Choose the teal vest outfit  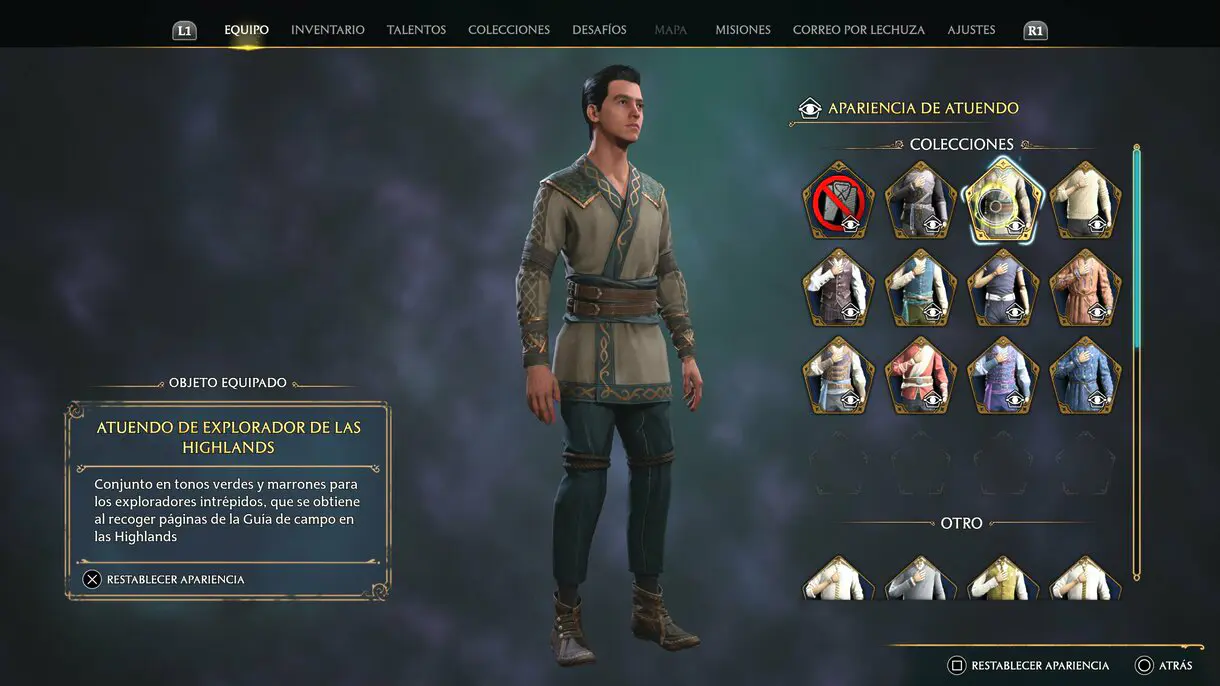point(921,288)
